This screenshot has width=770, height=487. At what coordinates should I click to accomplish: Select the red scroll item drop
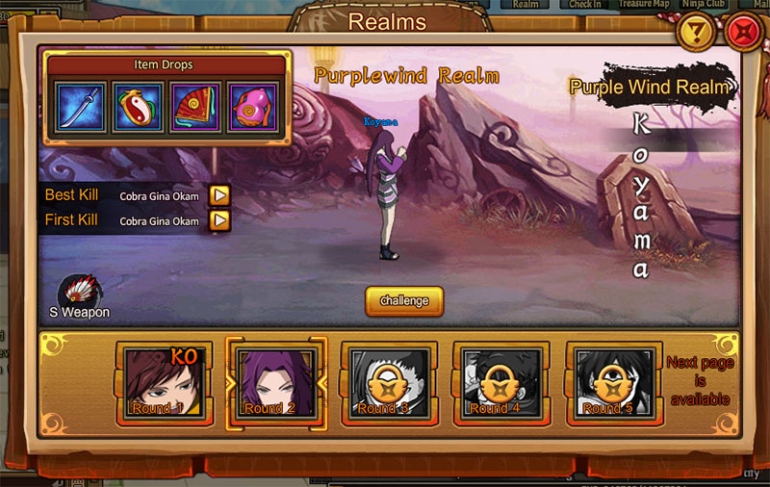[x=196, y=107]
